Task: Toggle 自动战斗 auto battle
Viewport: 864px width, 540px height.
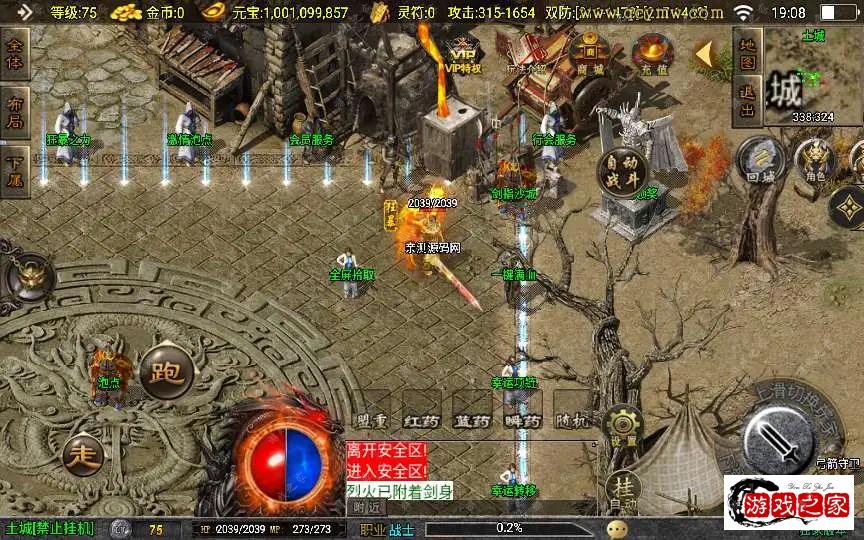Action: pyautogui.click(x=622, y=173)
